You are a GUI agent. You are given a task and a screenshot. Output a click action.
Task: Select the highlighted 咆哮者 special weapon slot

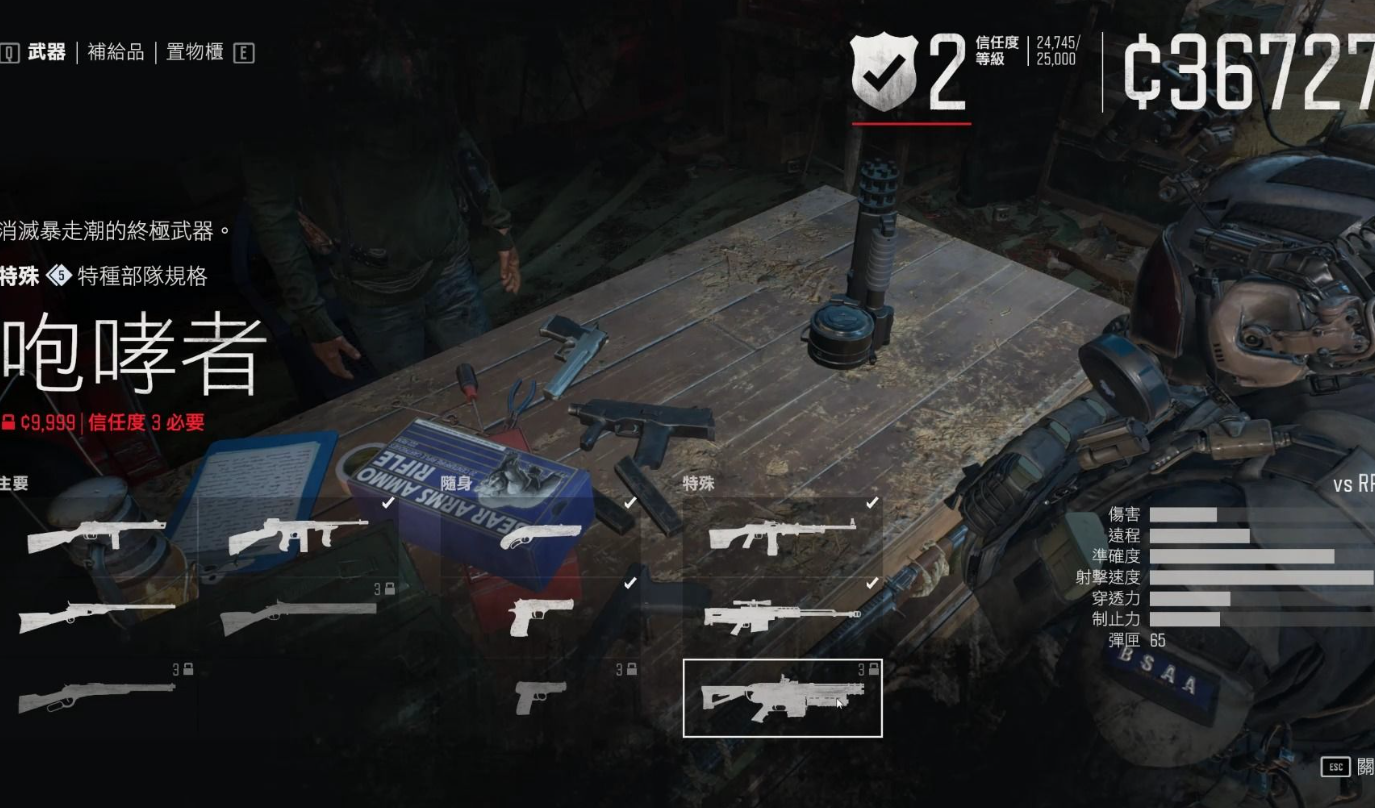pos(782,698)
